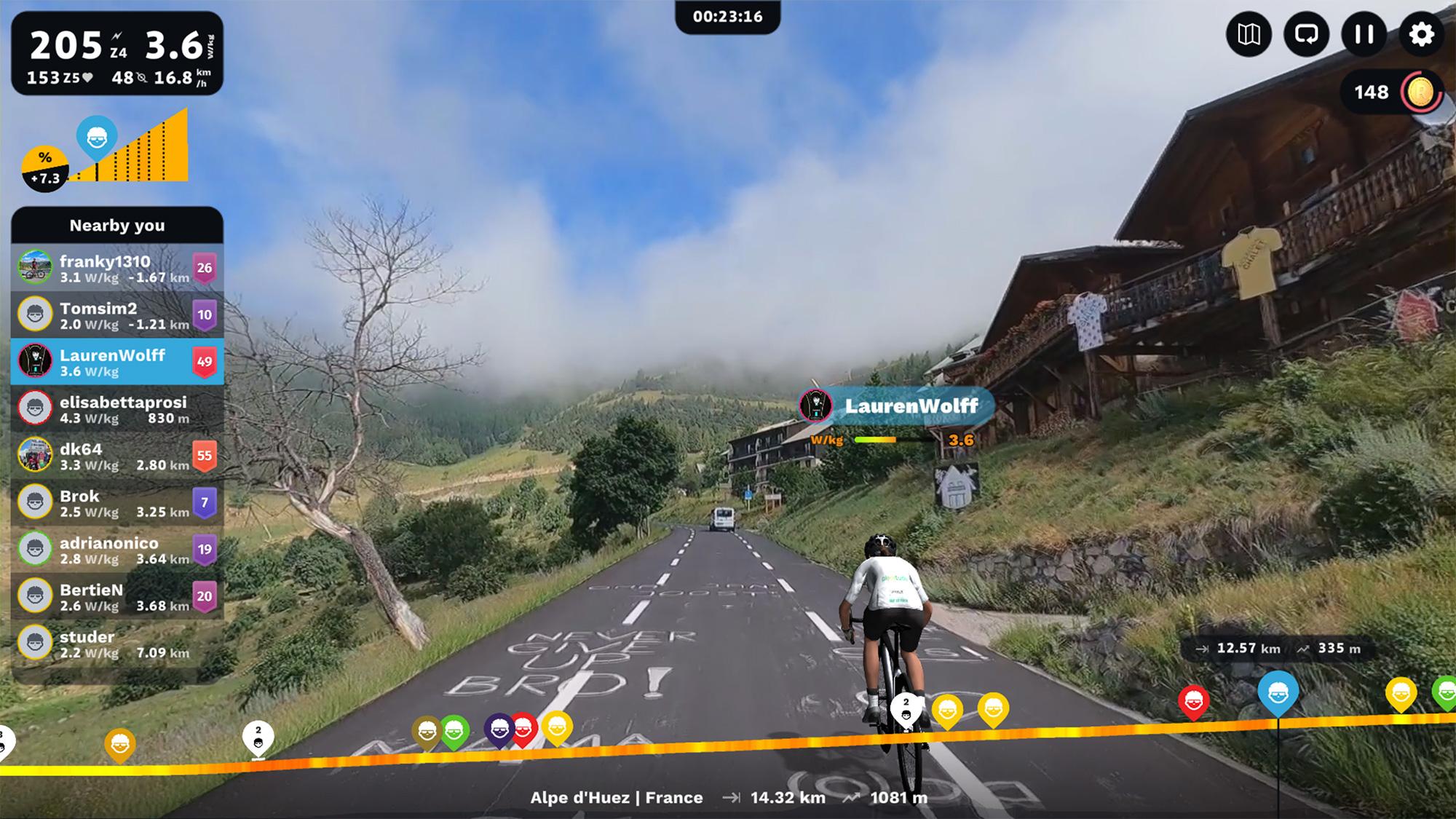
Task: Open the power and speed stats panel
Action: (x=117, y=53)
